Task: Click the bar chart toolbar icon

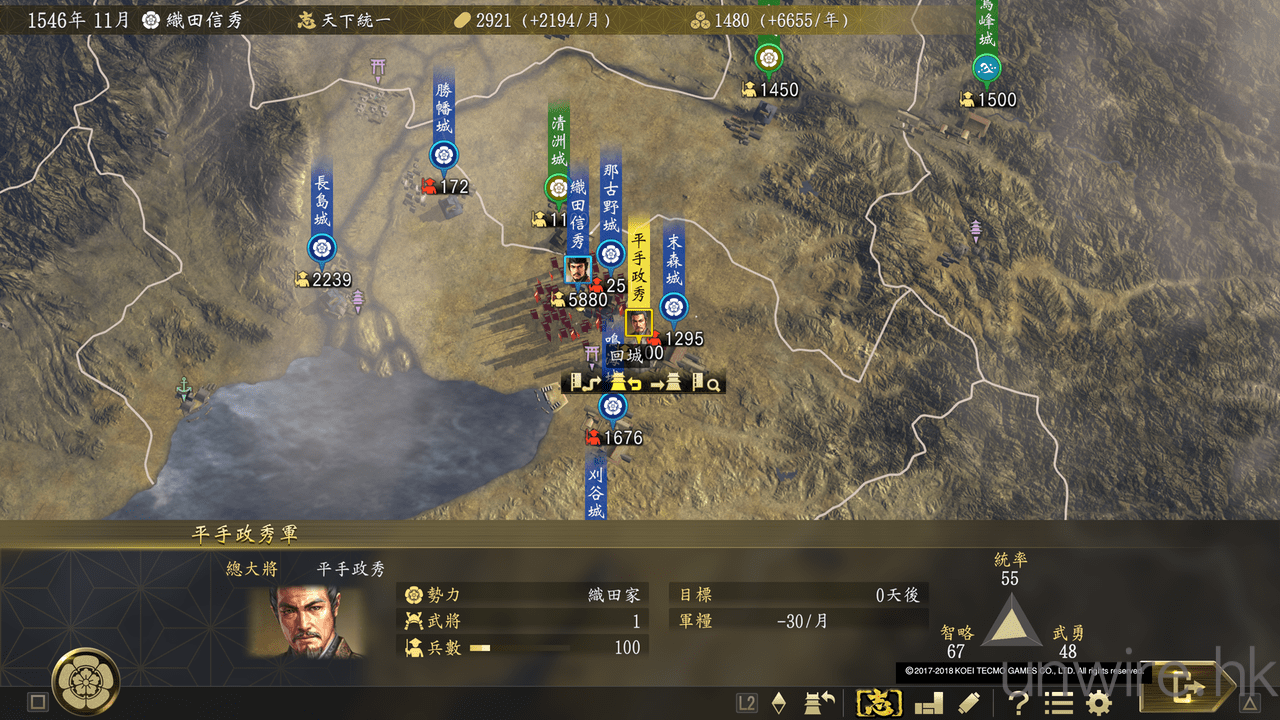Action: [929, 703]
